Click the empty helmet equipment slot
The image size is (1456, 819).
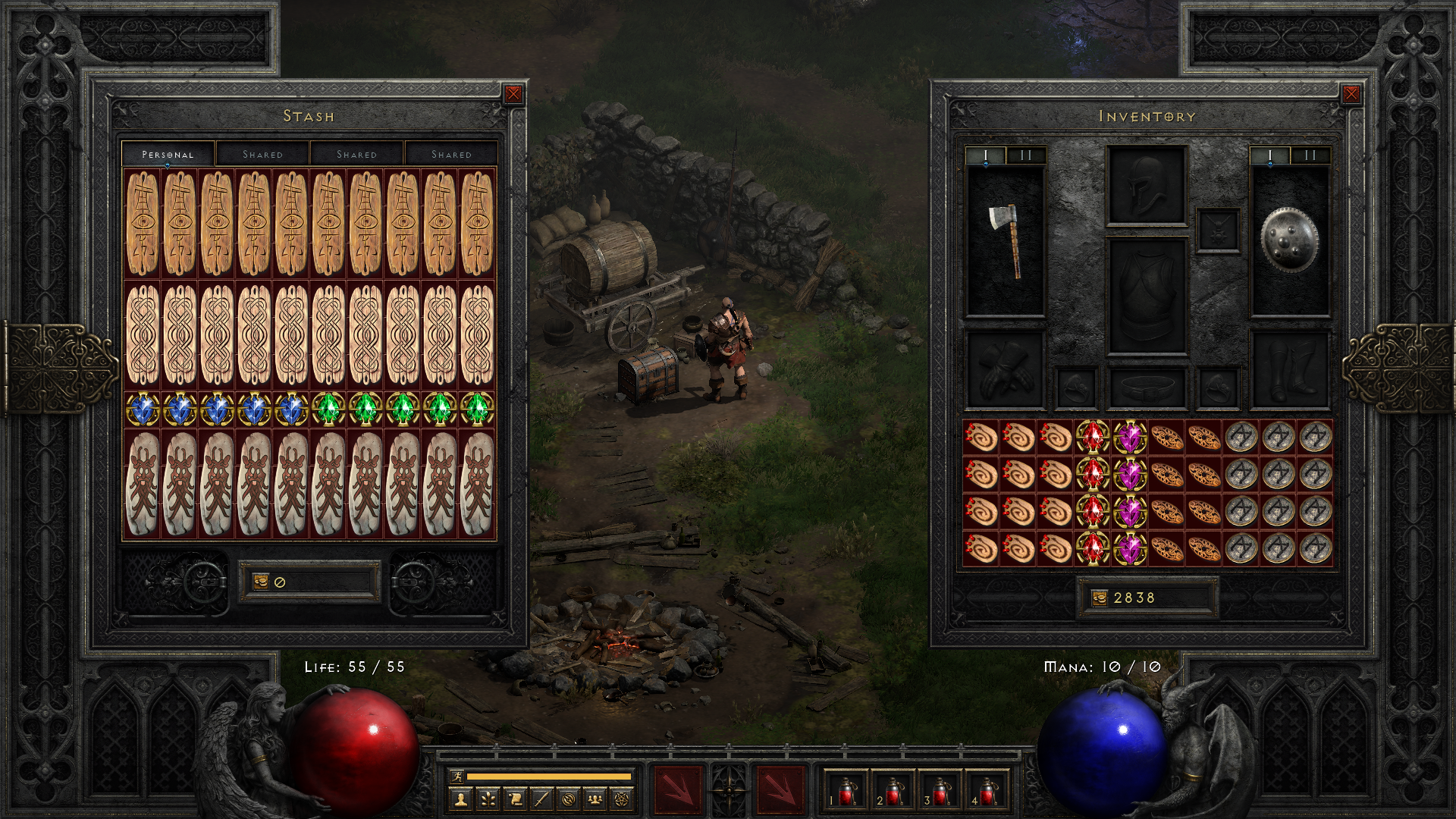click(x=1146, y=186)
